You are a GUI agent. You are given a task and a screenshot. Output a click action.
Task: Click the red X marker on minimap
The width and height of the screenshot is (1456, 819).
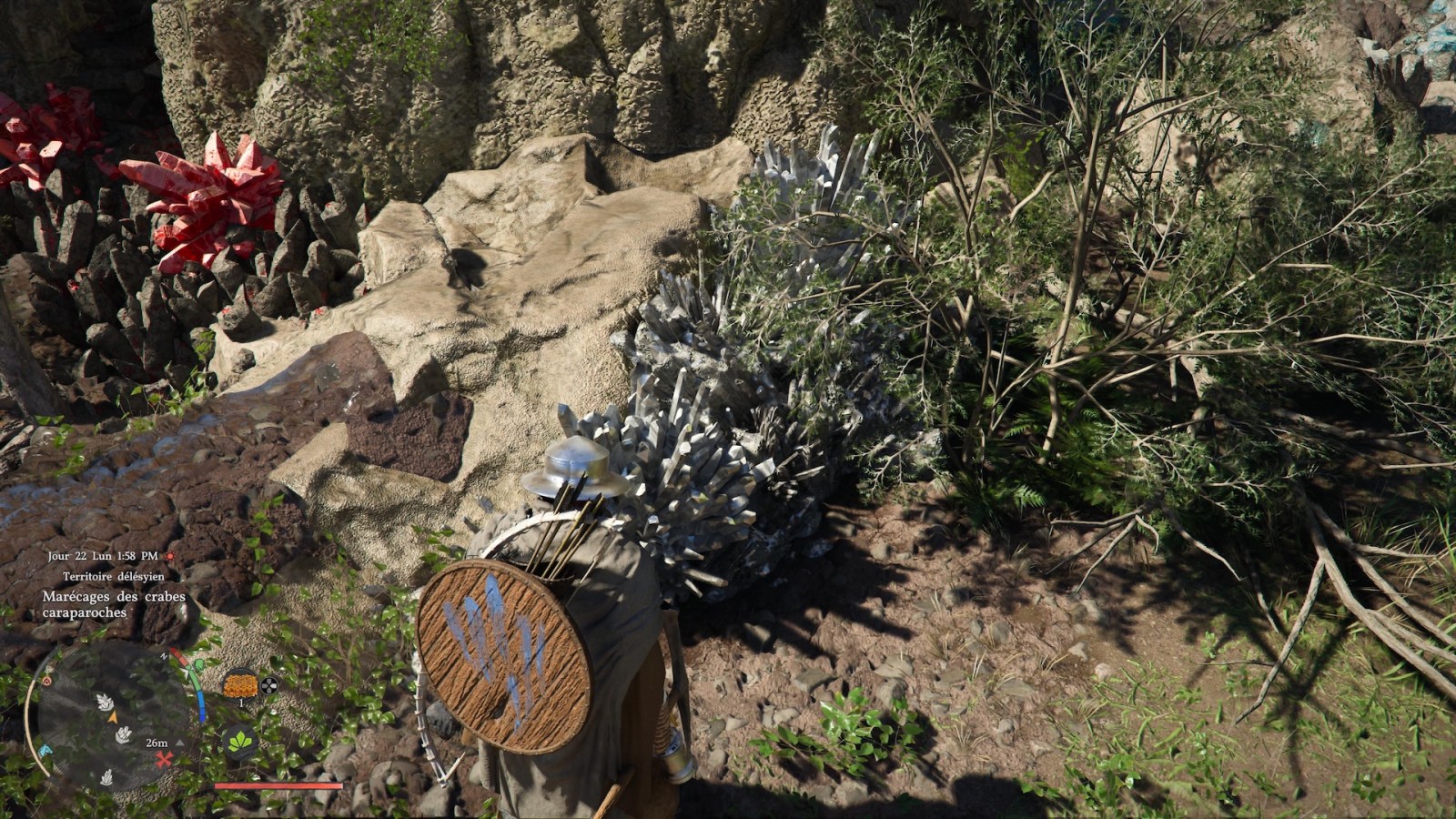point(164,759)
